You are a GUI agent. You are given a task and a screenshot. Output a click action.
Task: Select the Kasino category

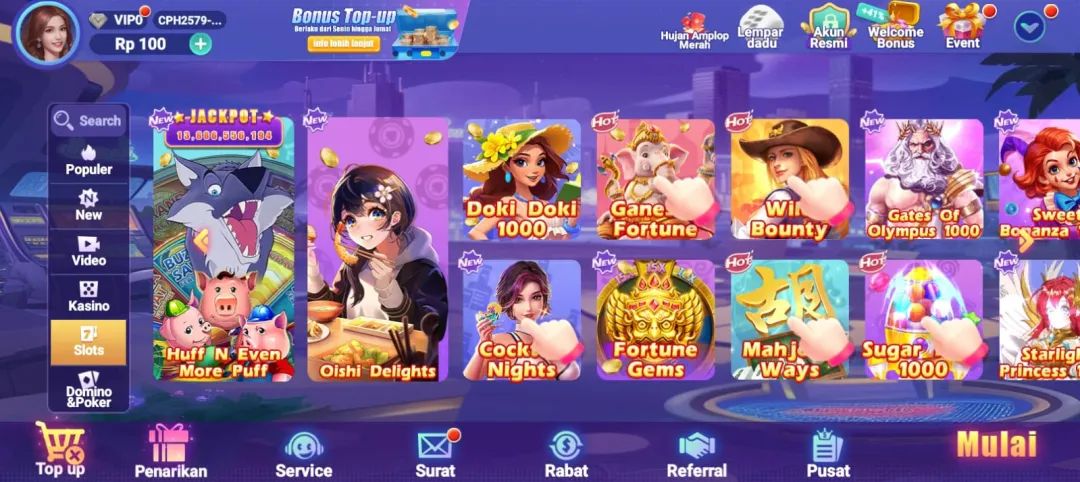tap(89, 296)
